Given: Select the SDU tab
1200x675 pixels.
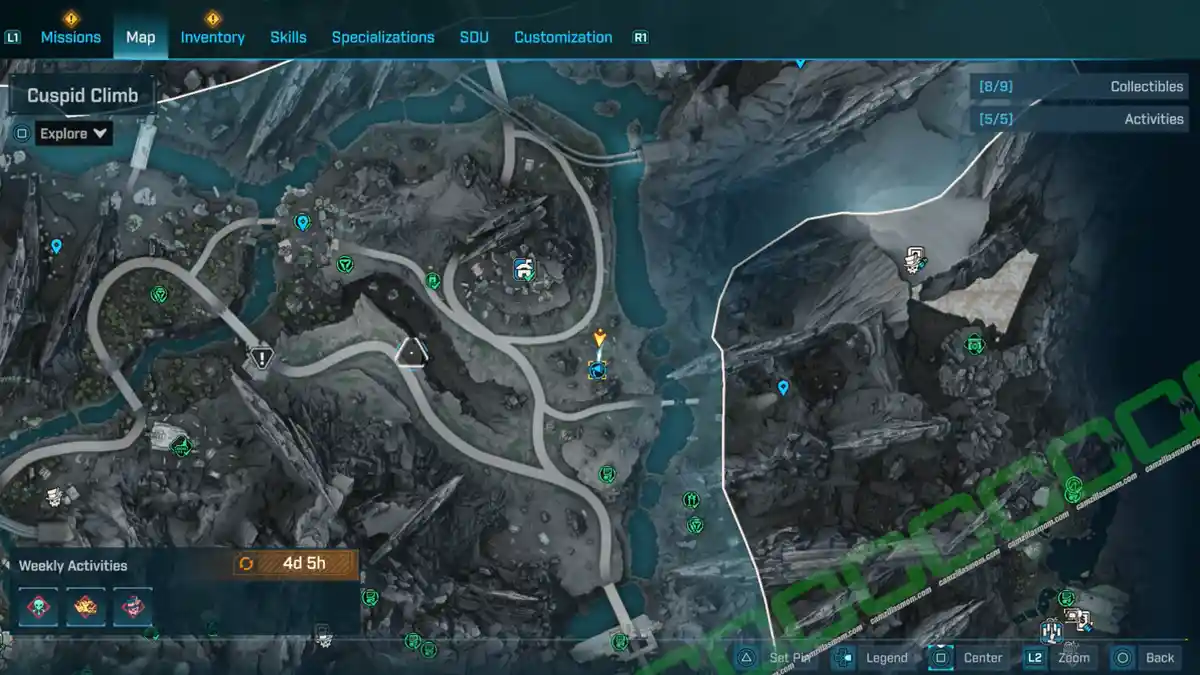Looking at the screenshot, I should click(x=474, y=37).
